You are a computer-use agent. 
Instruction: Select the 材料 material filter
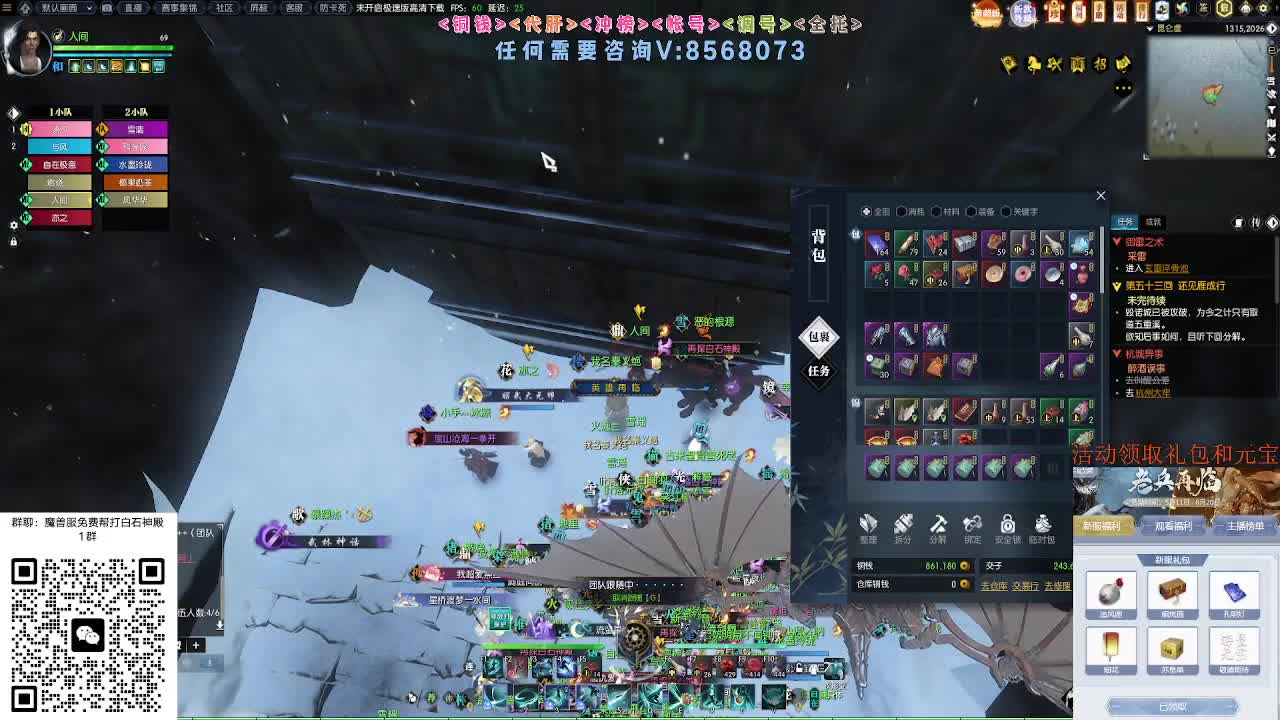pyautogui.click(x=936, y=210)
